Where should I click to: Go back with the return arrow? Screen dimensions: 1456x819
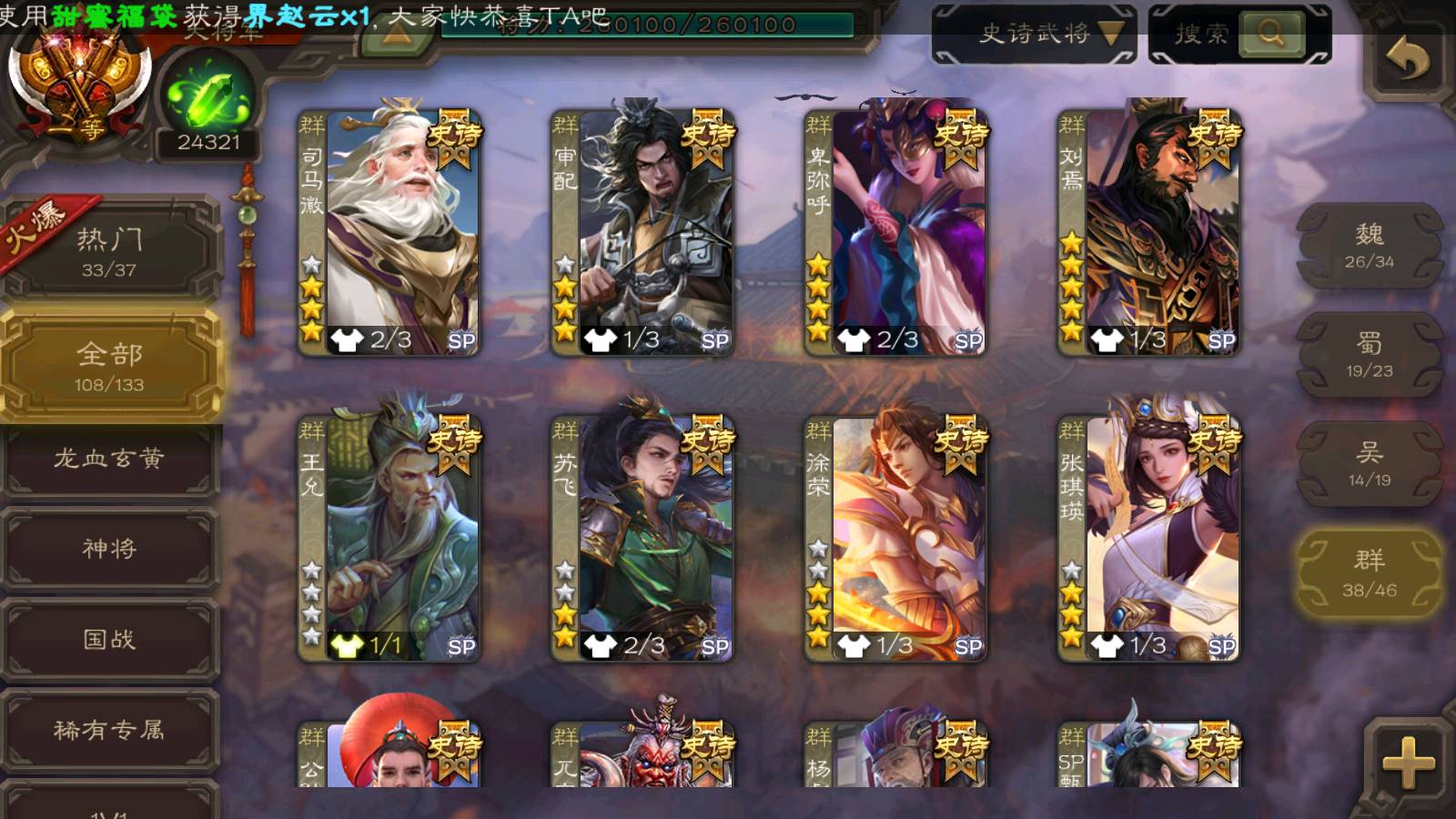1408,61
